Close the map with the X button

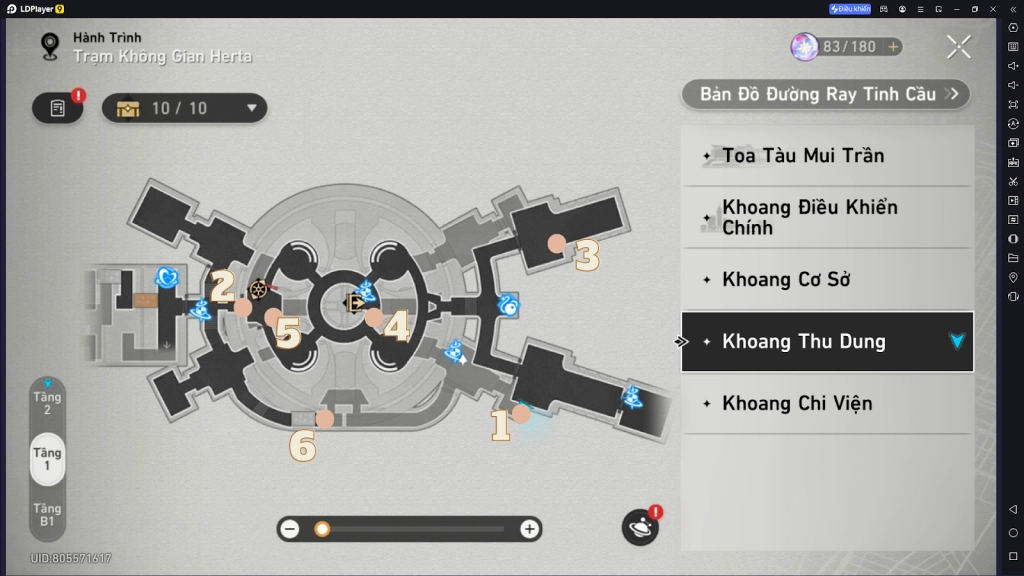click(x=958, y=46)
